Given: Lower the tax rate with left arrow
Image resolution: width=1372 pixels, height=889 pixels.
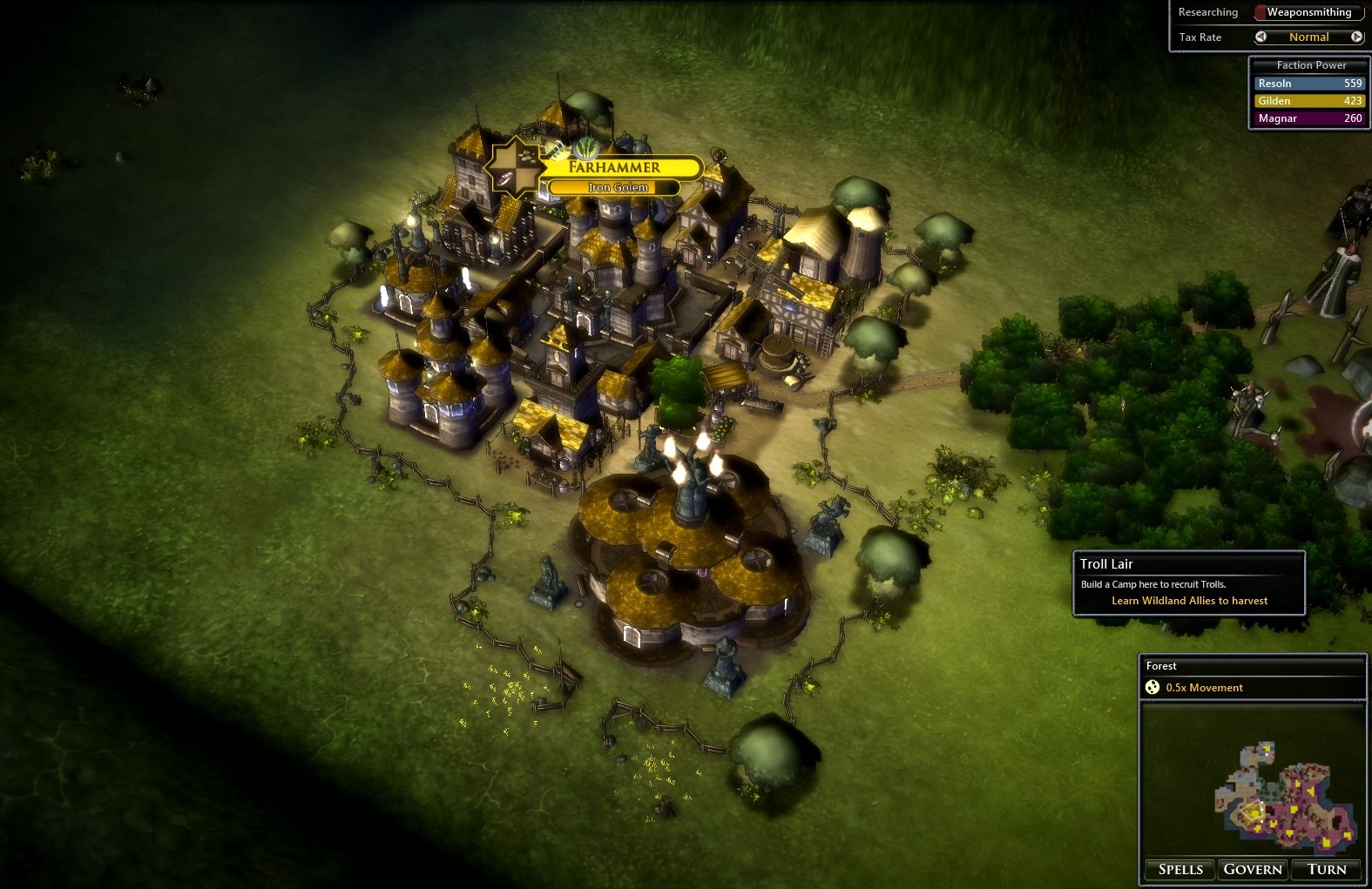Looking at the screenshot, I should pos(1260,37).
